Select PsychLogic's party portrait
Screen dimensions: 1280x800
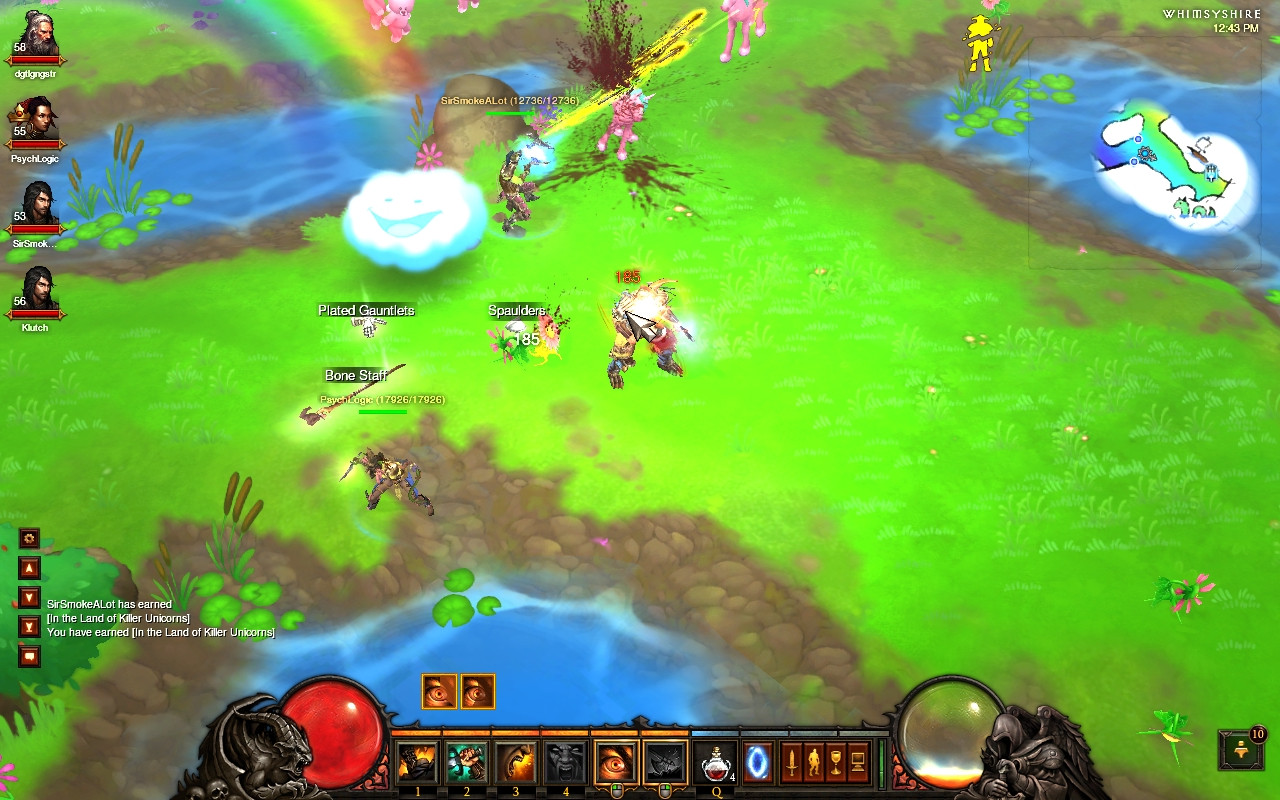tap(36, 122)
